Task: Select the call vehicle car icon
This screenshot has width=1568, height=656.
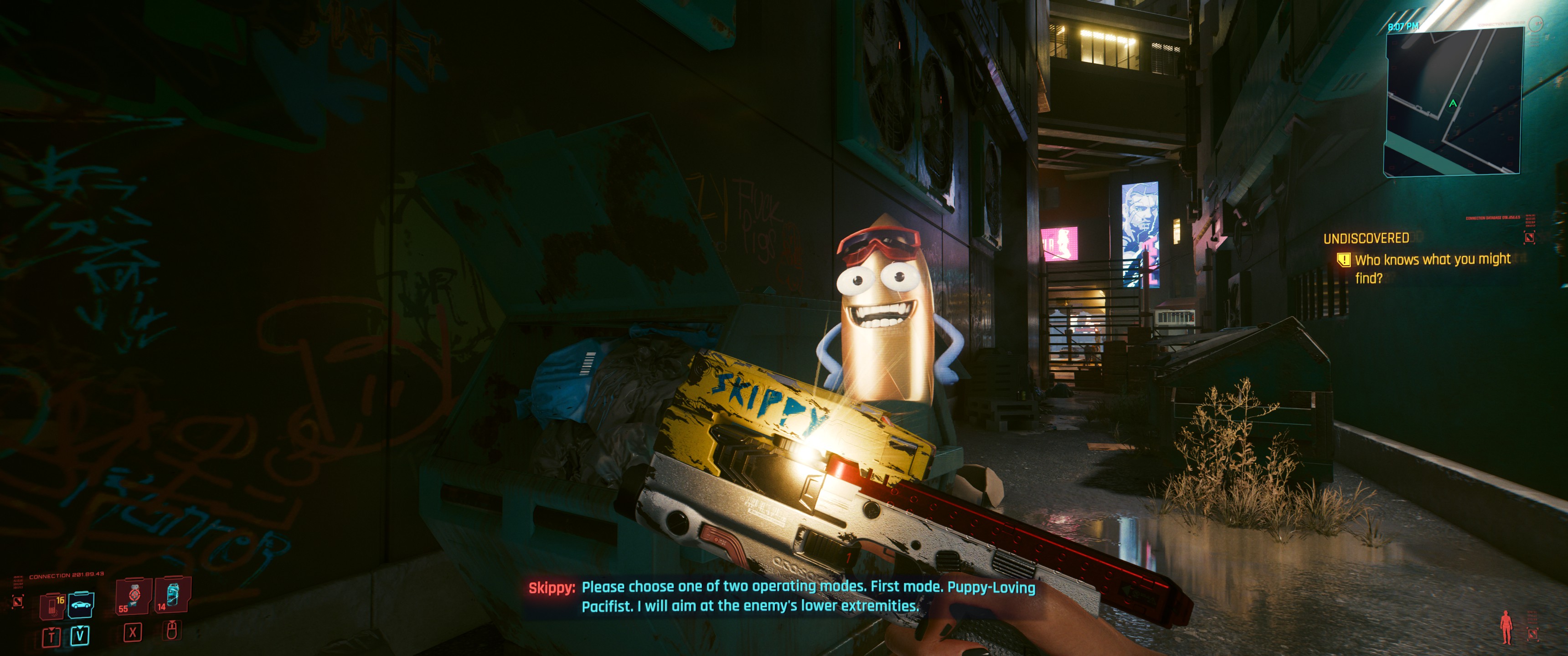Action: pos(80,605)
